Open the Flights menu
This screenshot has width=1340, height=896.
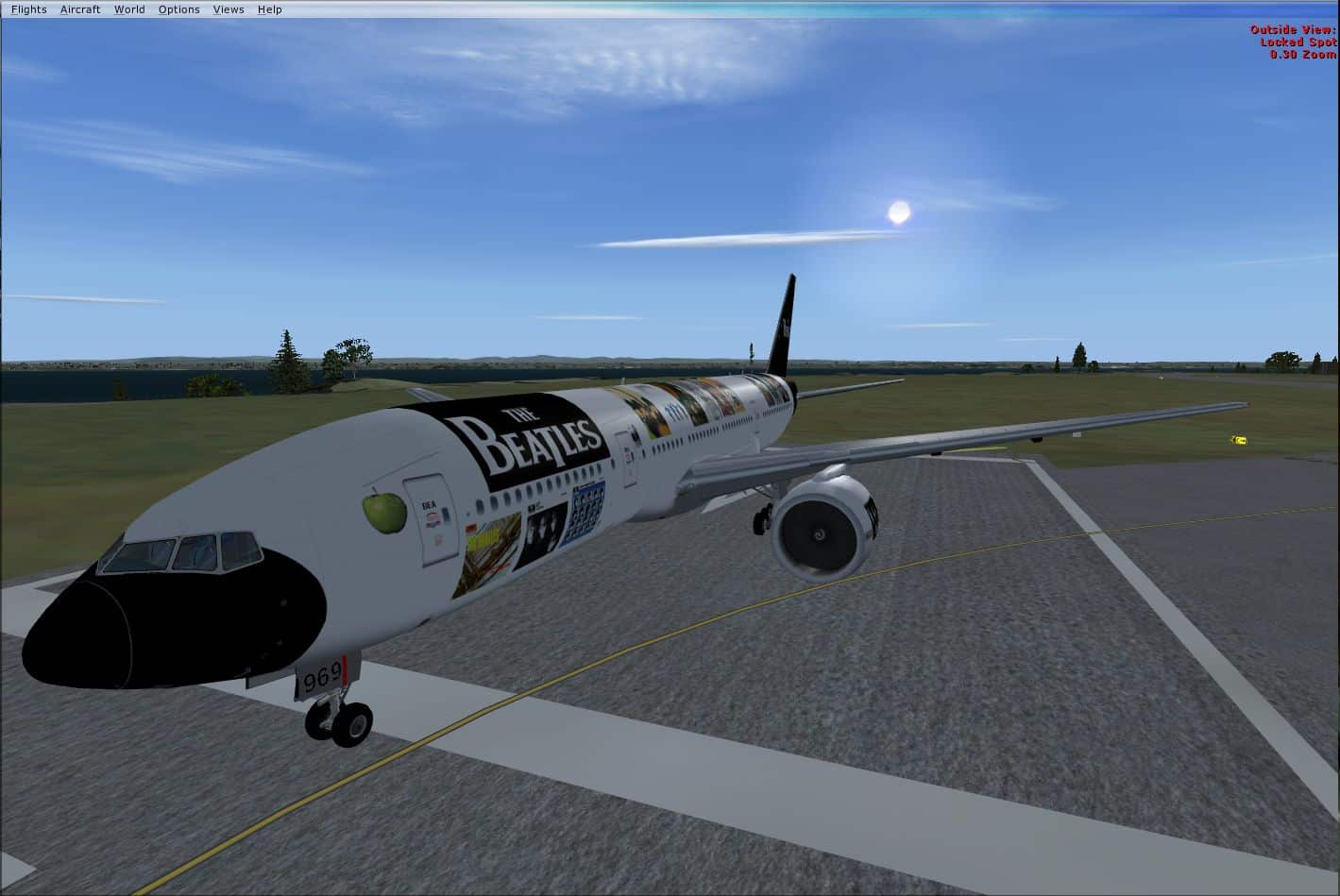coord(28,8)
